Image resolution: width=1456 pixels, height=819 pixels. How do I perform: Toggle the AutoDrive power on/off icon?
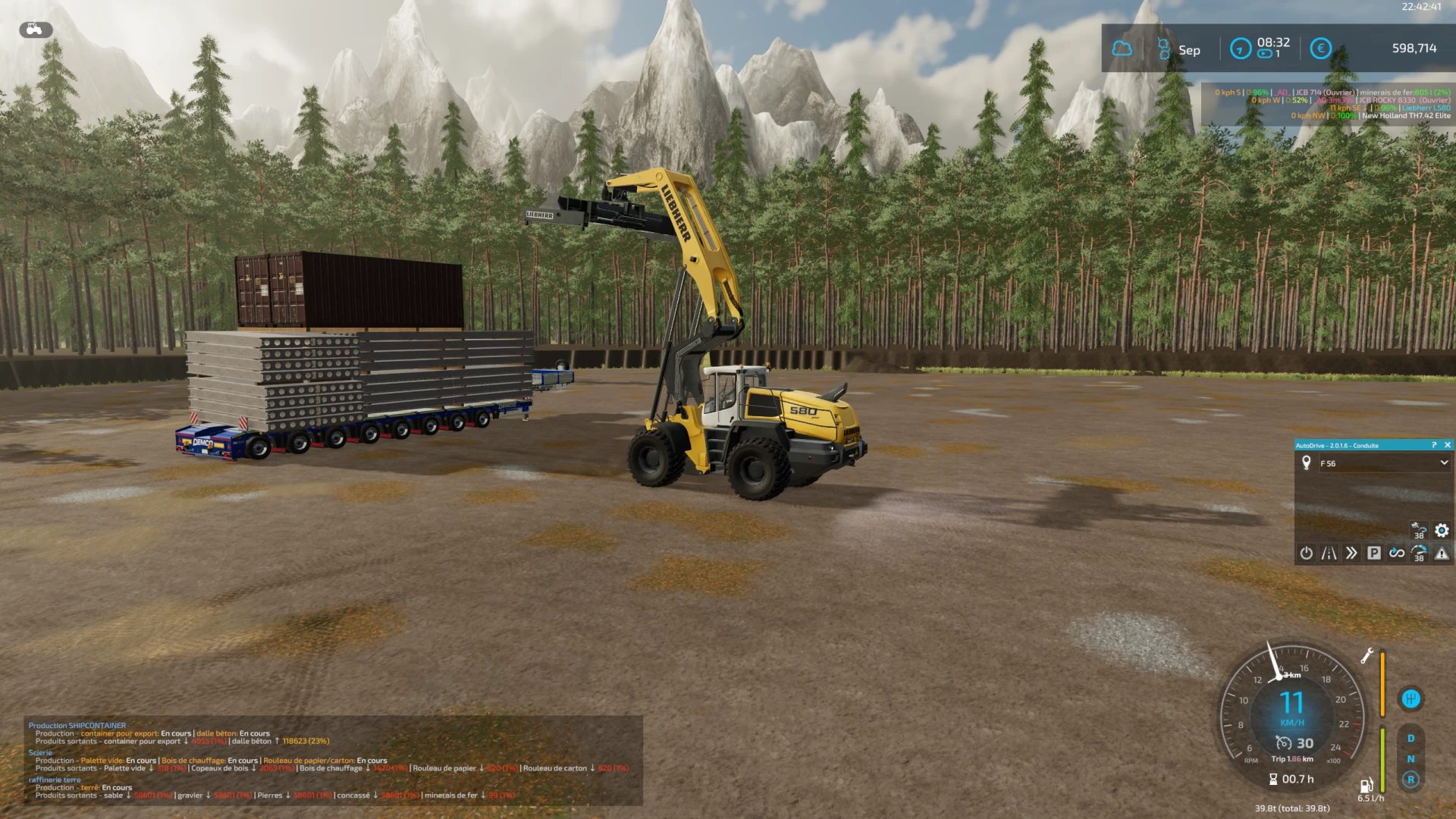click(x=1306, y=554)
